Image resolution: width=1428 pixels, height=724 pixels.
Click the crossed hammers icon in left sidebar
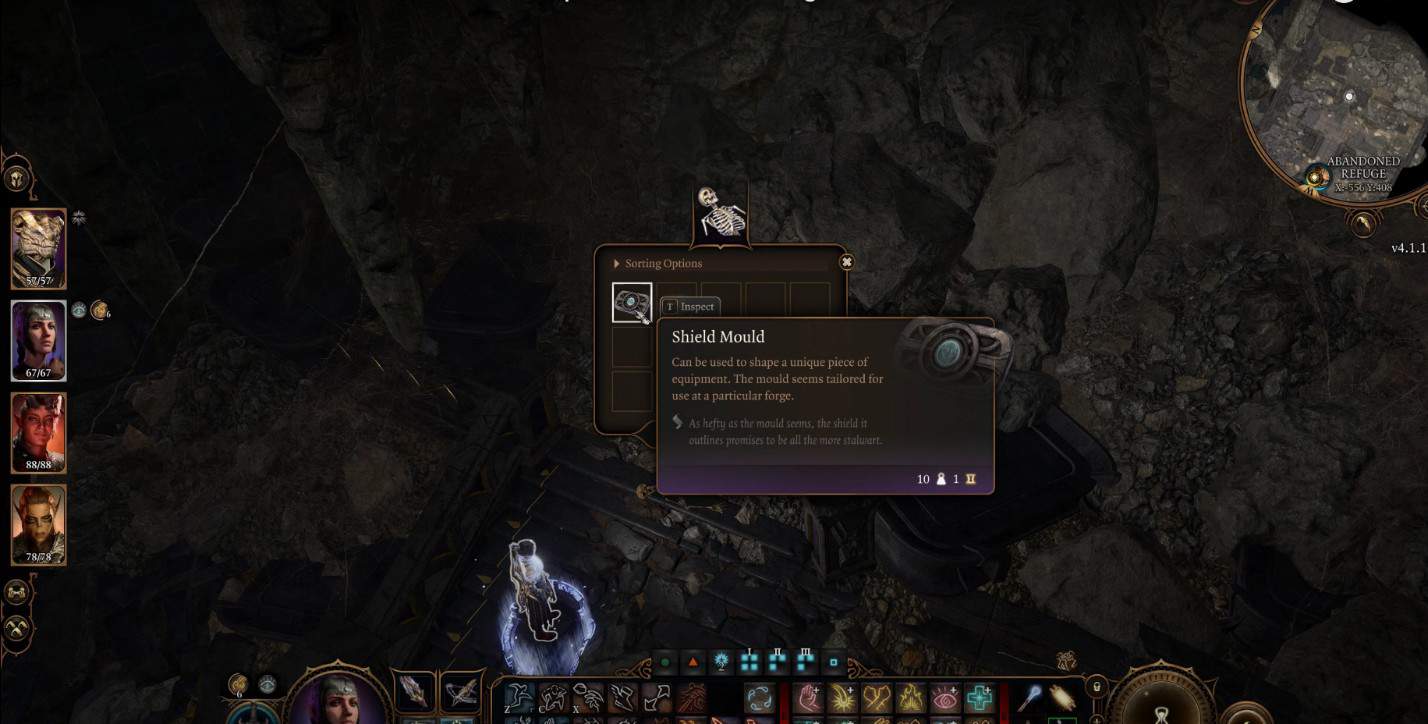click(16, 627)
